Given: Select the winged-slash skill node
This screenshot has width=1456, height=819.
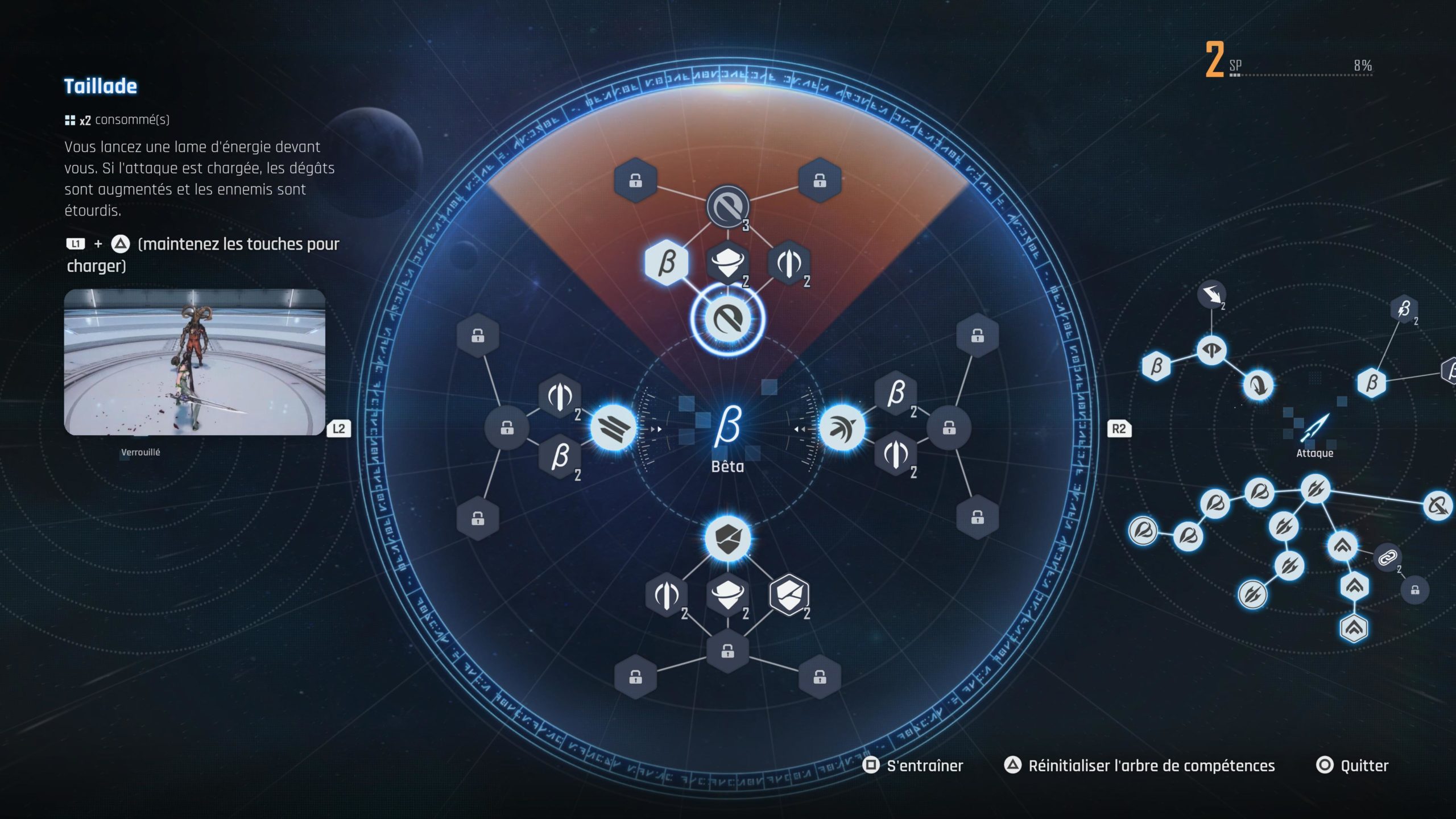Looking at the screenshot, I should [x=842, y=428].
